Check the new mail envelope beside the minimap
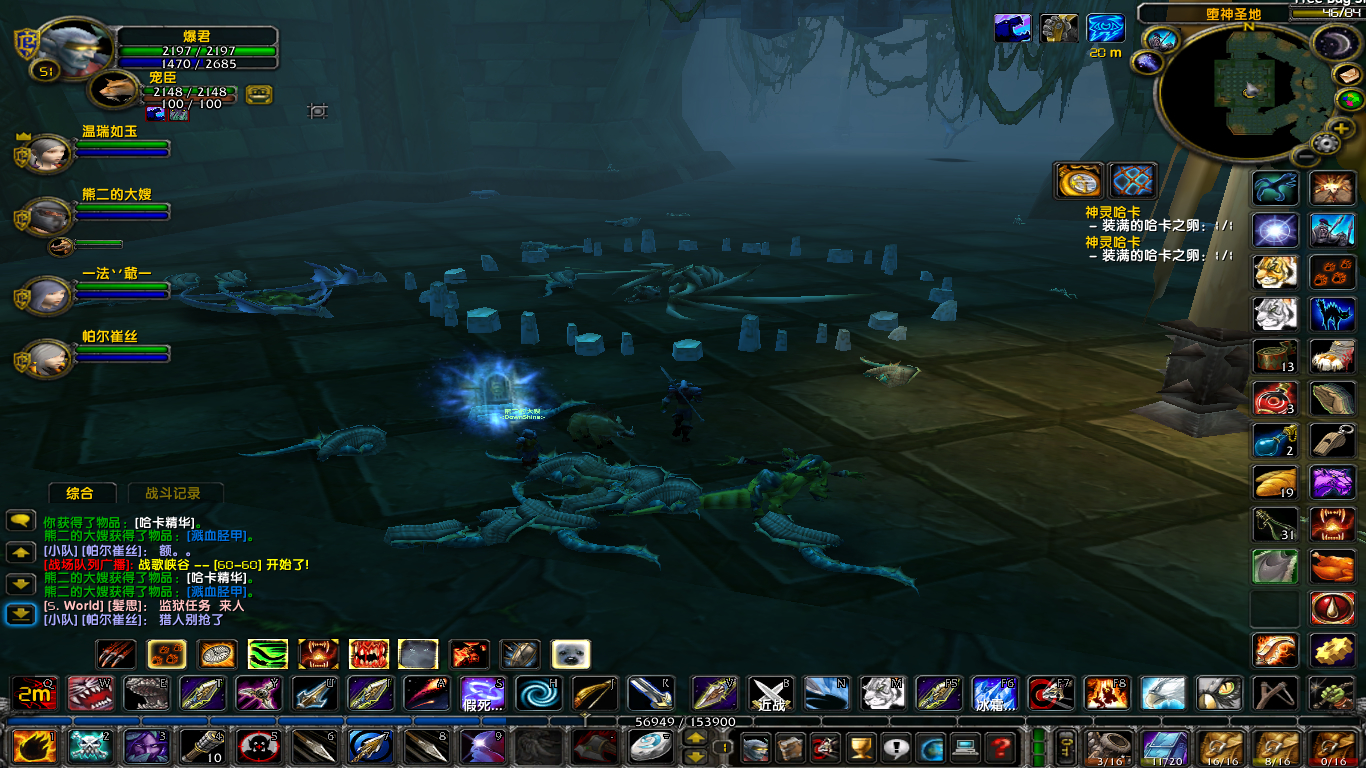 [1349, 75]
